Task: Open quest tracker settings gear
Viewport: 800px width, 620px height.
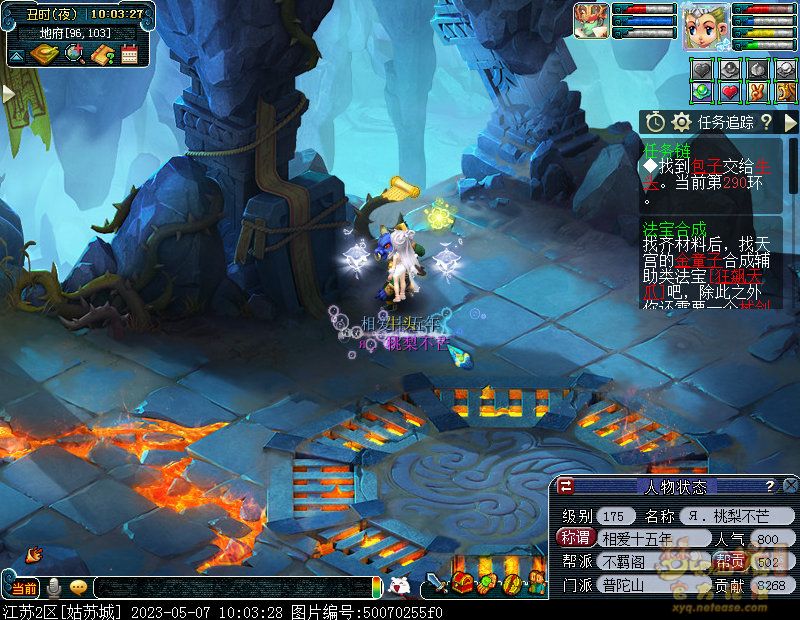Action: coord(682,122)
